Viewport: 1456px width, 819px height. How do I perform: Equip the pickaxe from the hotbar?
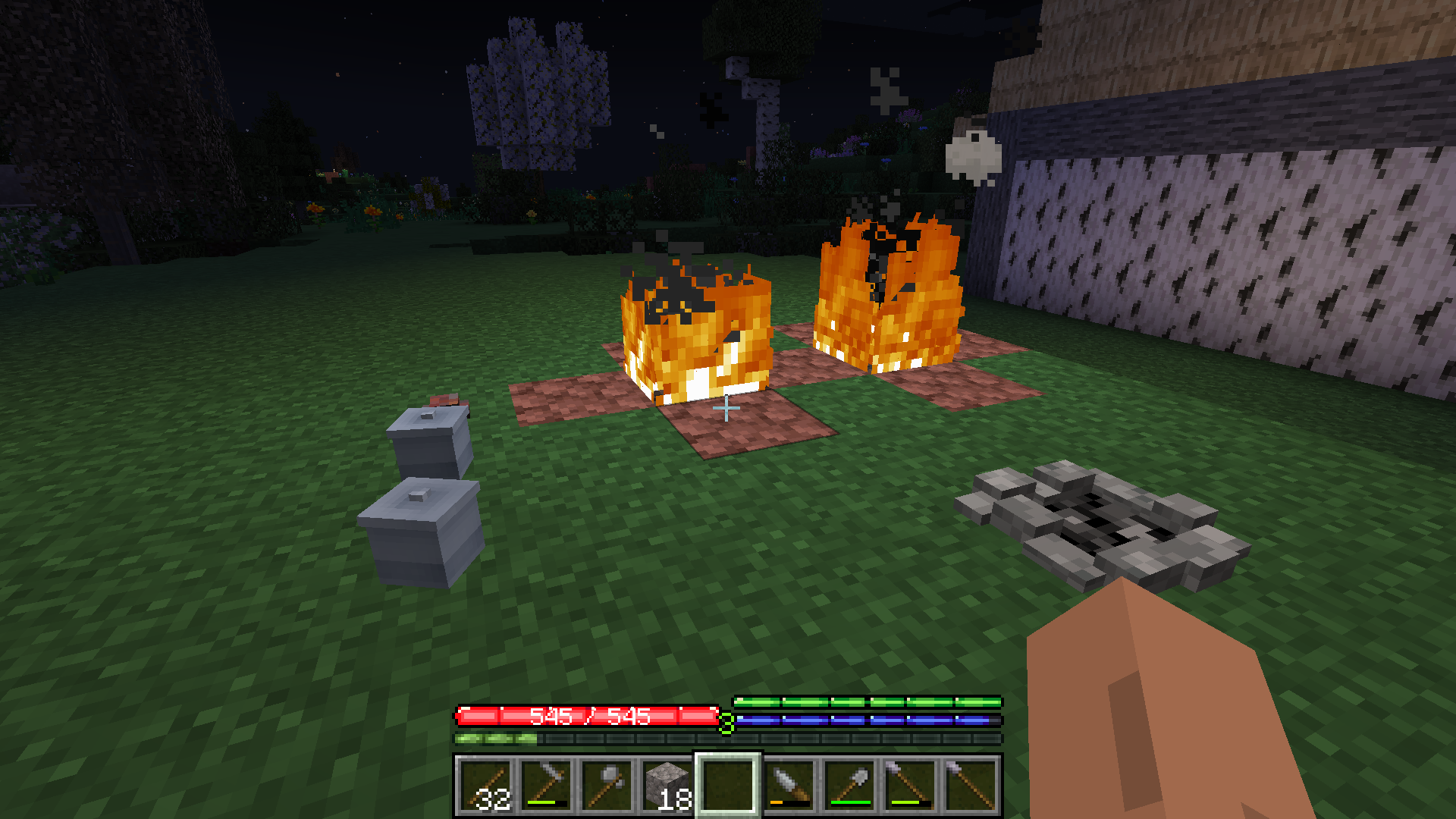[546, 784]
